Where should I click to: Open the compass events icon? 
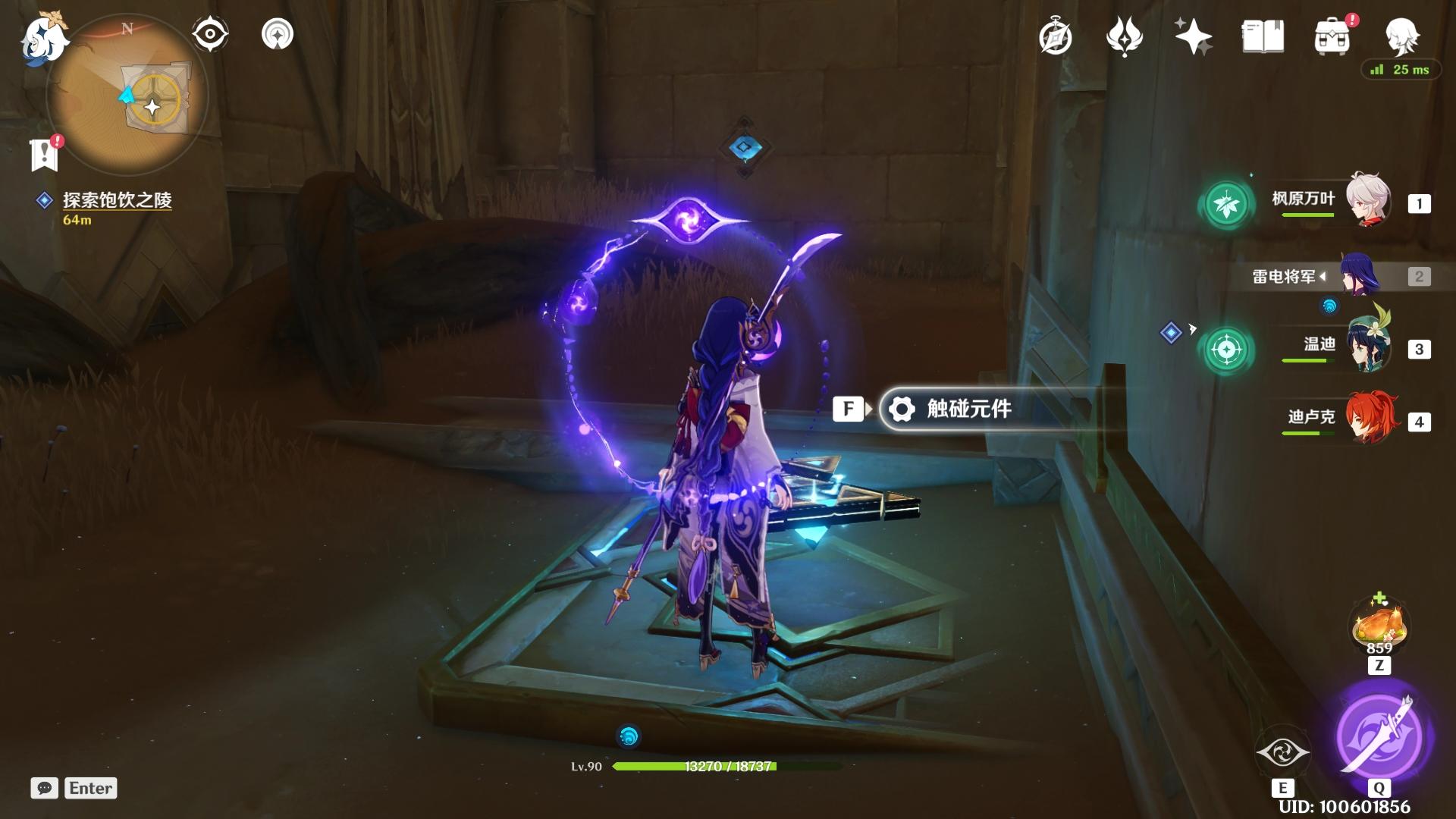(x=1056, y=36)
